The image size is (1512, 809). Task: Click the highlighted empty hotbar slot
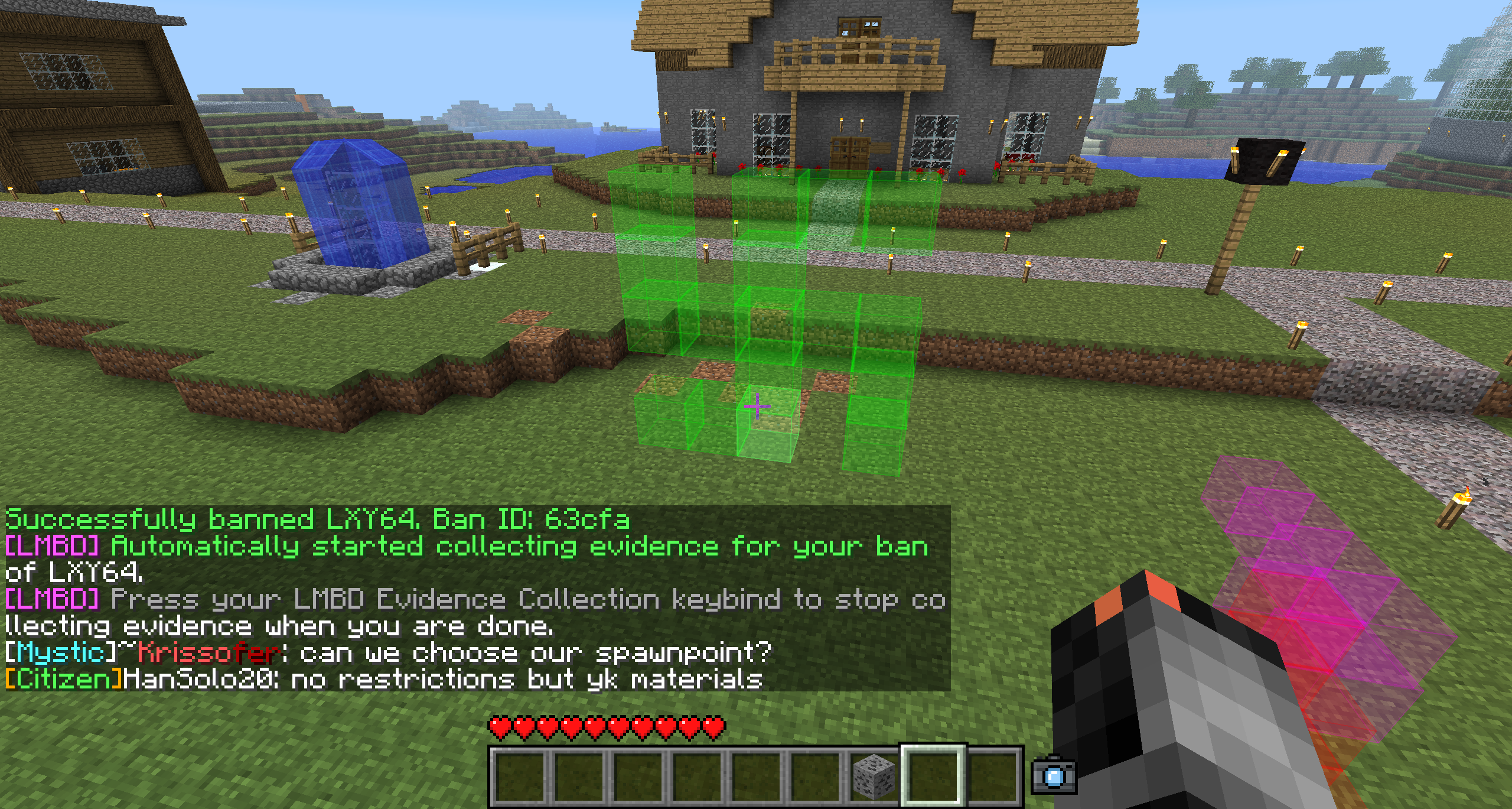(x=933, y=775)
